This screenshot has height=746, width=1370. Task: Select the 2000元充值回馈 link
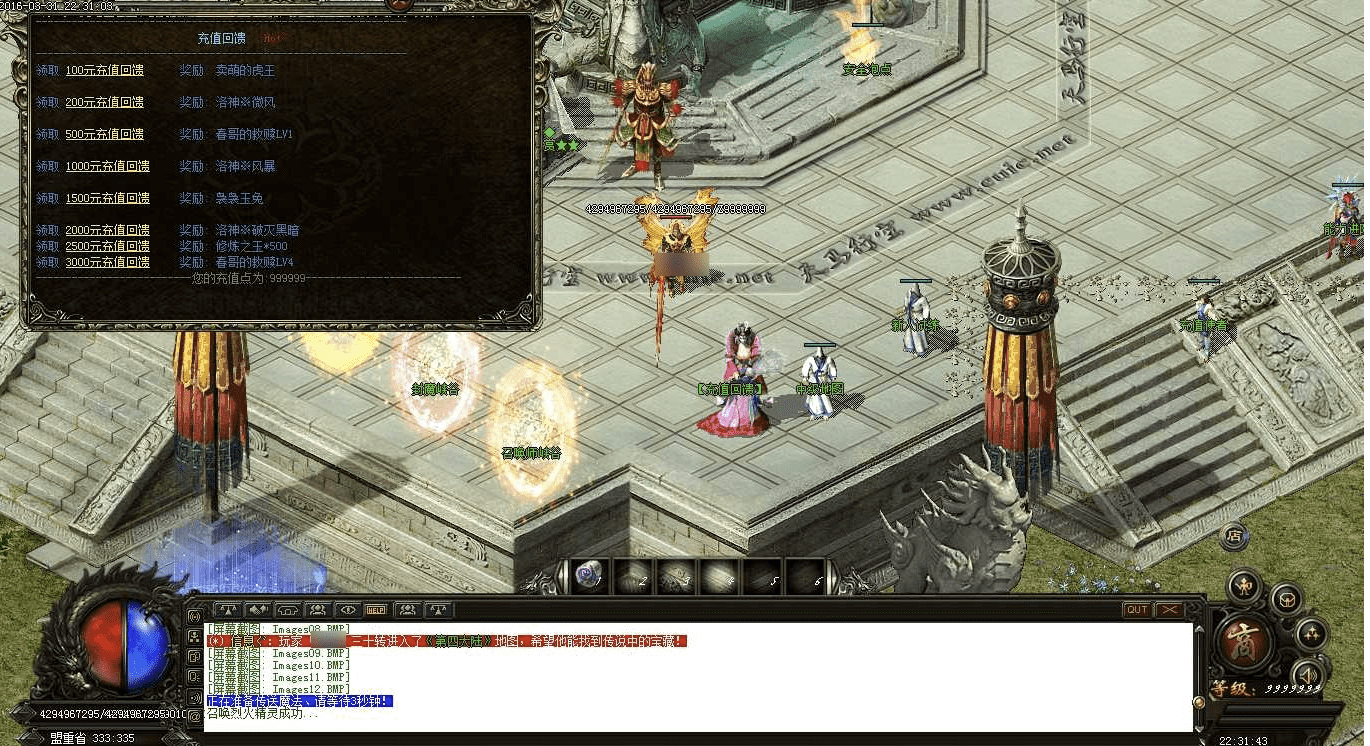click(x=107, y=231)
